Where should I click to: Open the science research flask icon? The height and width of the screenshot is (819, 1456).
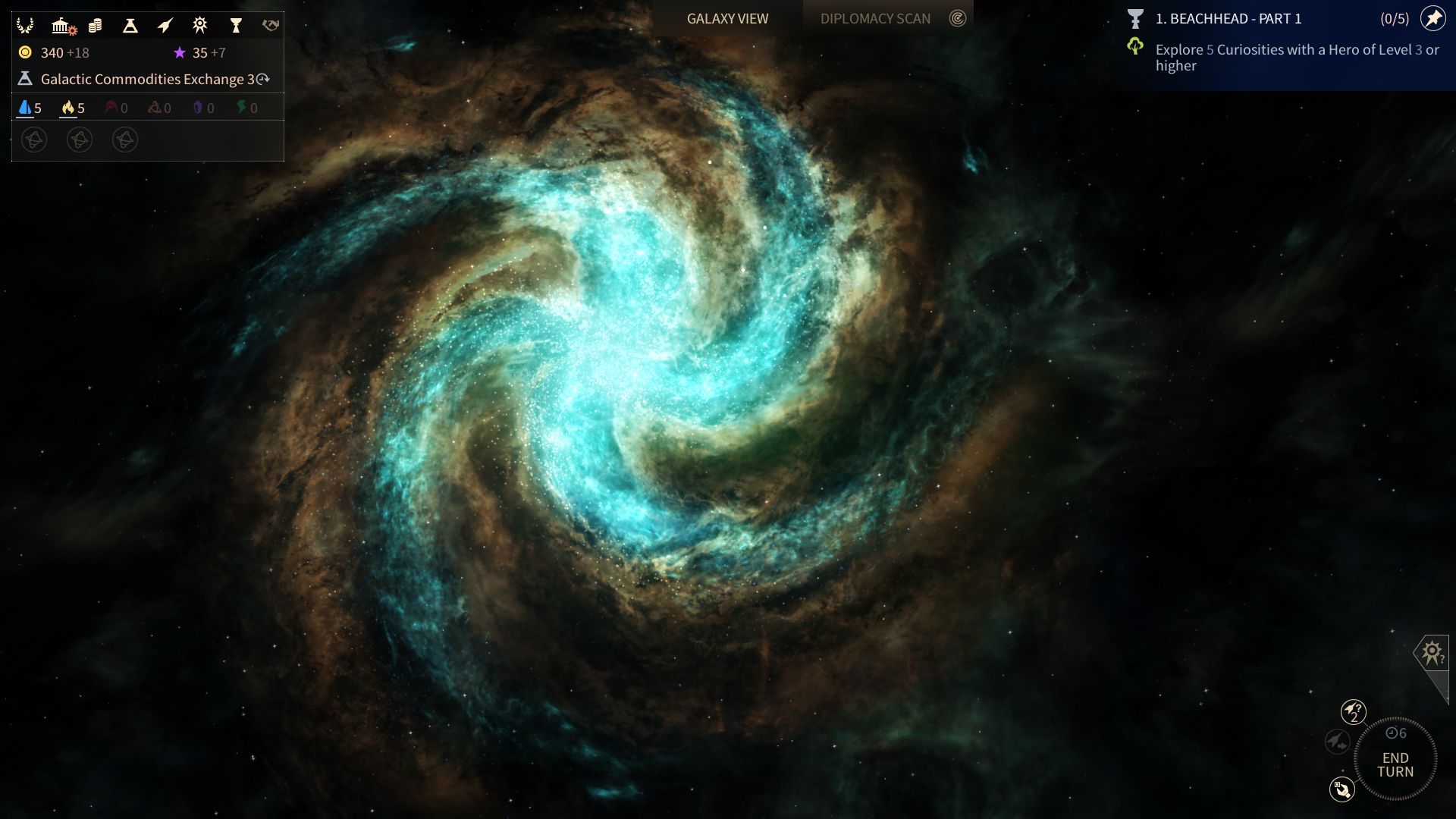pos(129,24)
